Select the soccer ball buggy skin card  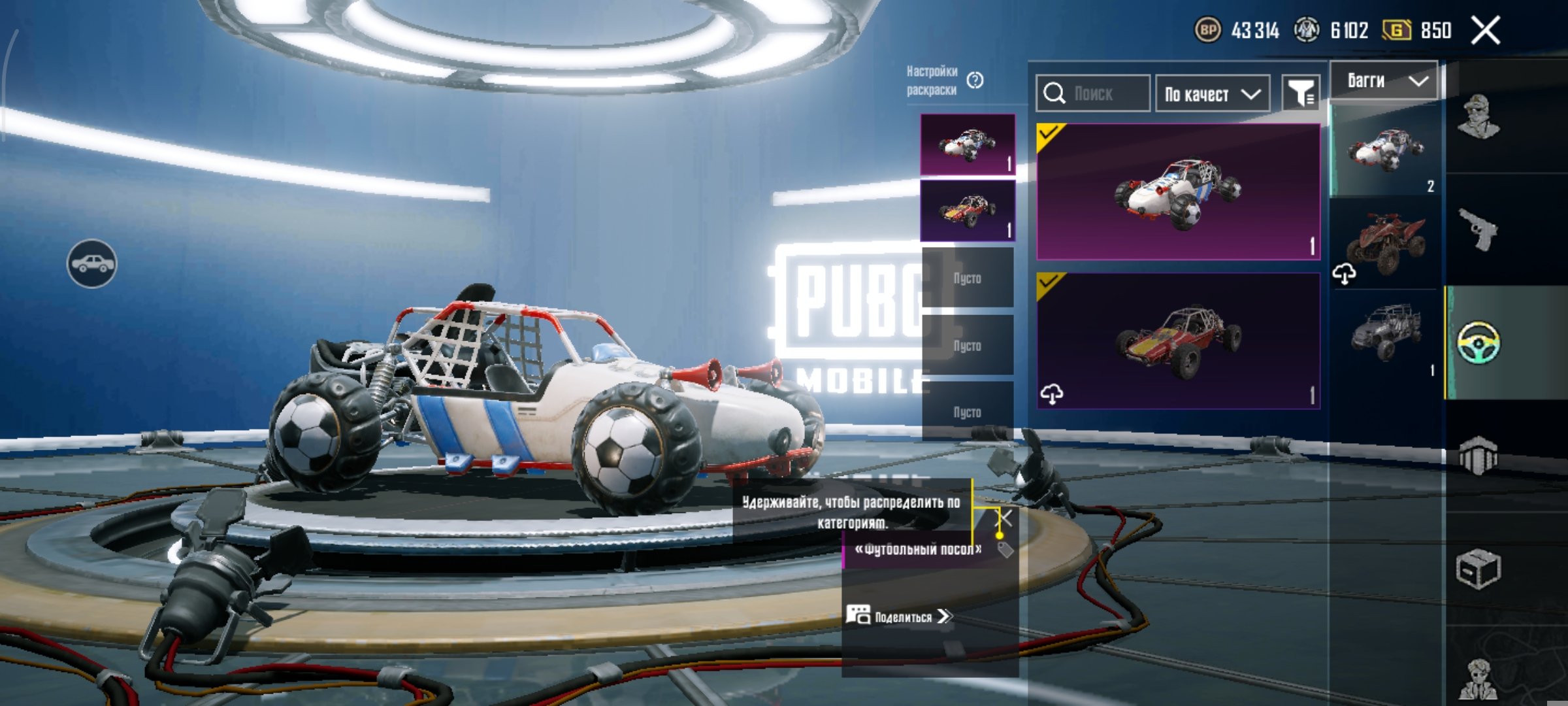[x=1178, y=192]
